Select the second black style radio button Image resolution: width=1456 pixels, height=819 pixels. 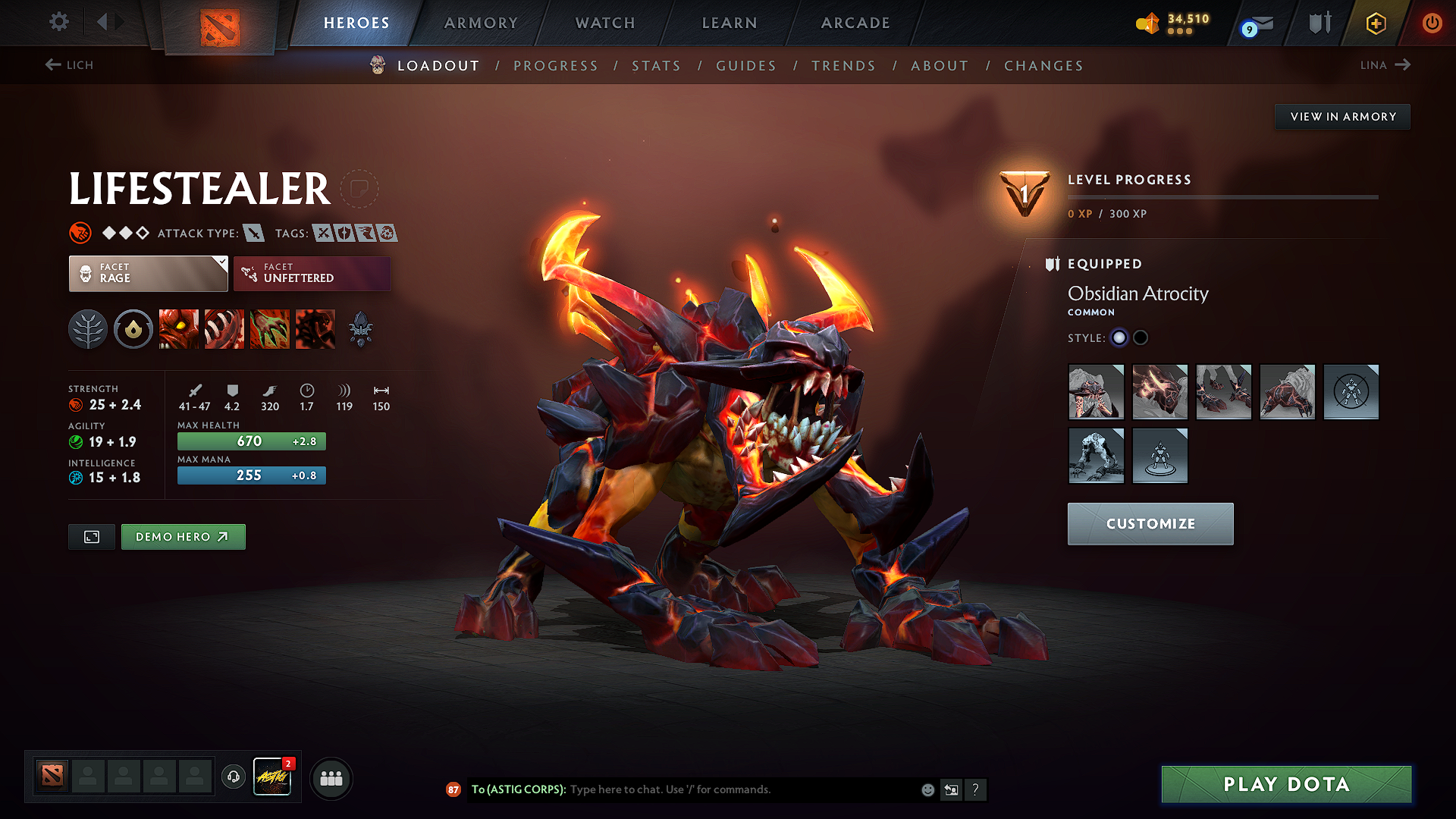pos(1141,338)
